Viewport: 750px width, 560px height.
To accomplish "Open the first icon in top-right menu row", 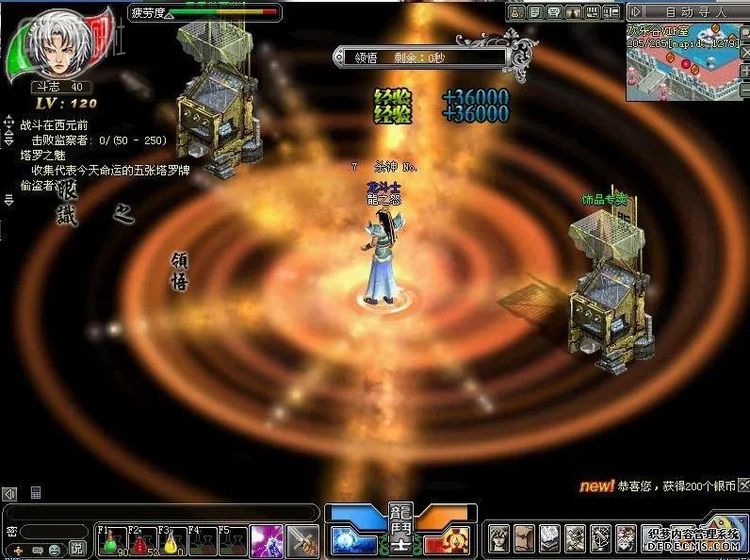I will pos(517,12).
